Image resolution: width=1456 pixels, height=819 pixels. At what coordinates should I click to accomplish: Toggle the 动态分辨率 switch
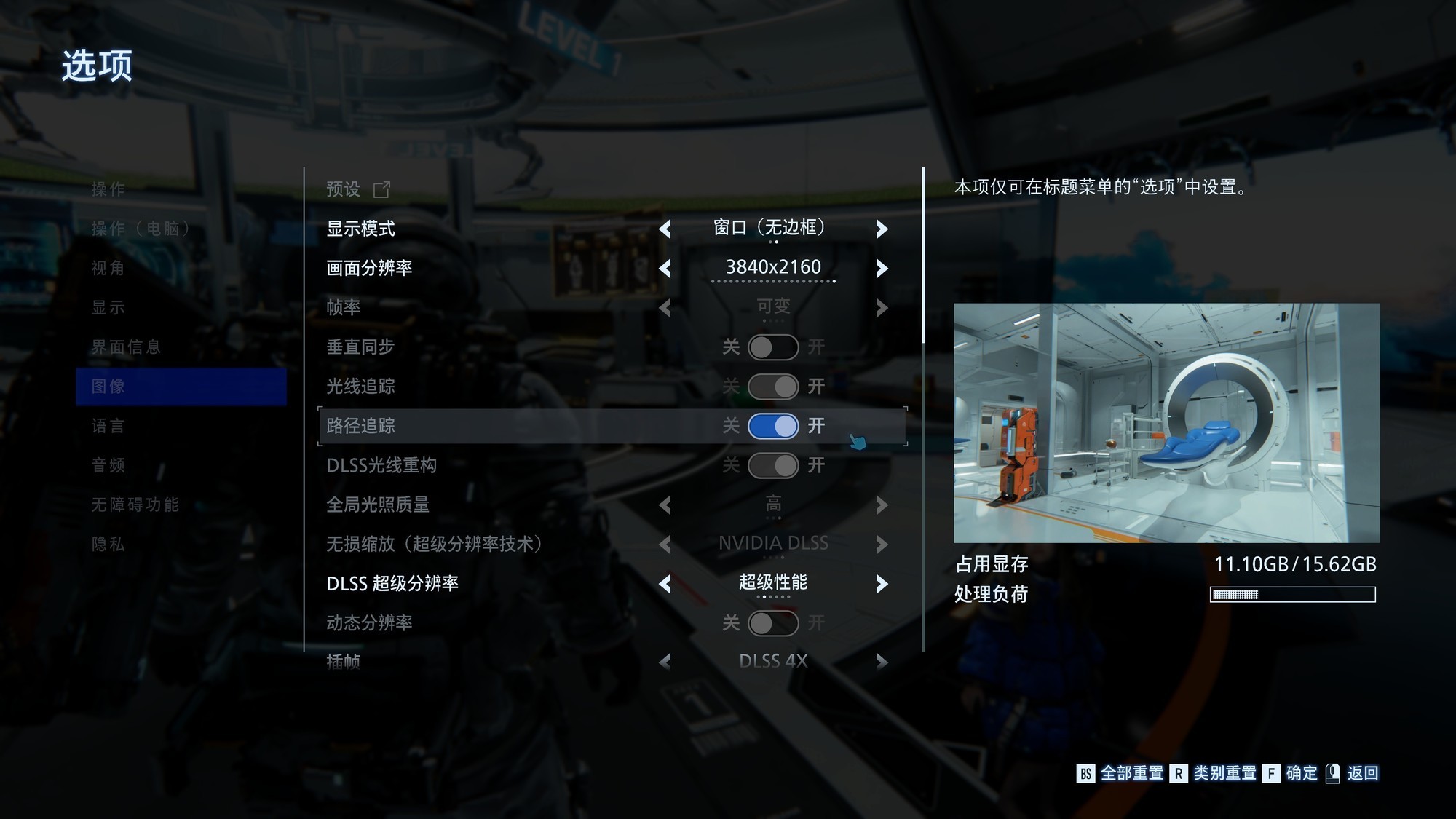tap(772, 623)
